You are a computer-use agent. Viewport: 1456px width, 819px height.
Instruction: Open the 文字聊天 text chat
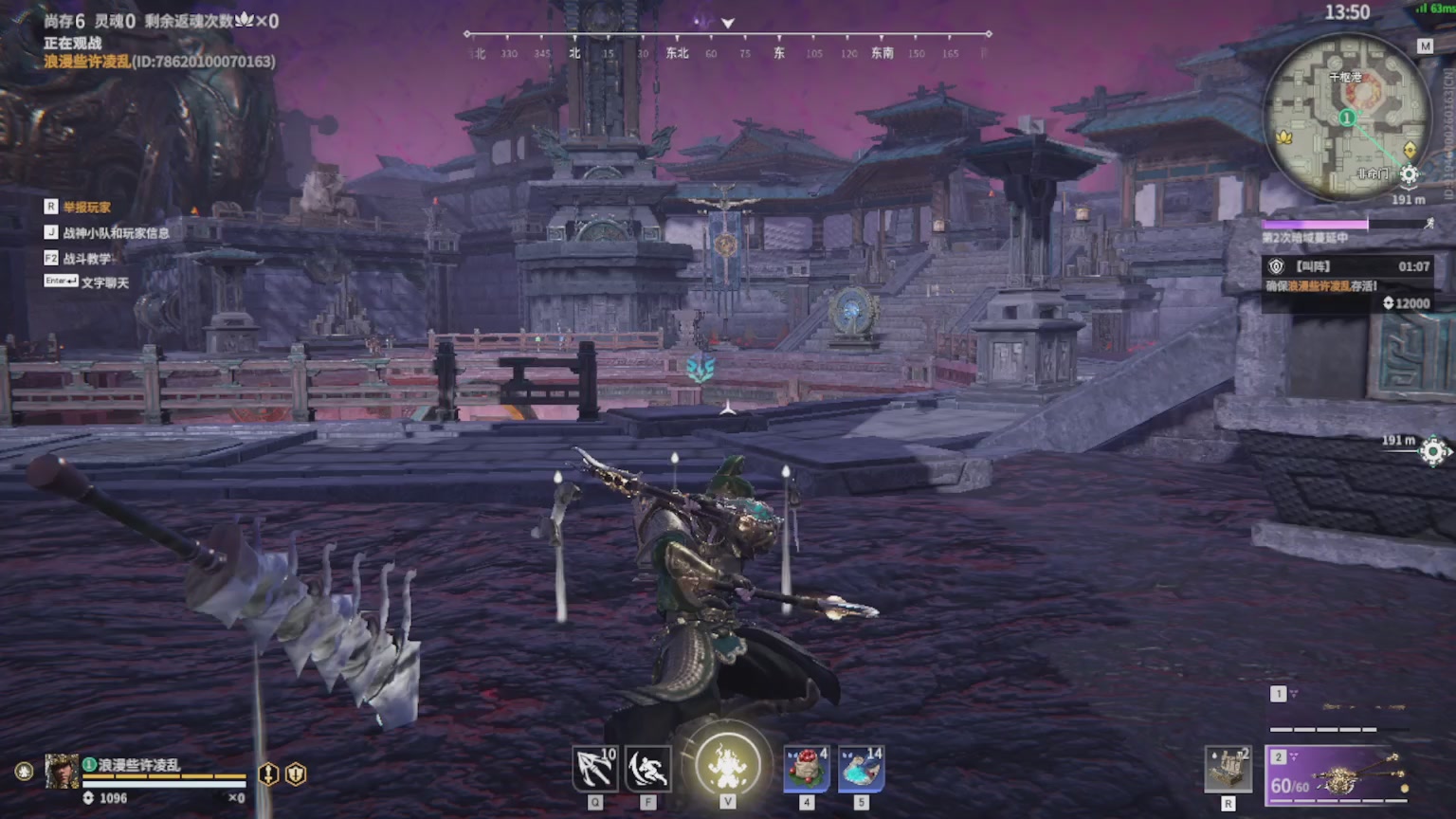(x=104, y=282)
